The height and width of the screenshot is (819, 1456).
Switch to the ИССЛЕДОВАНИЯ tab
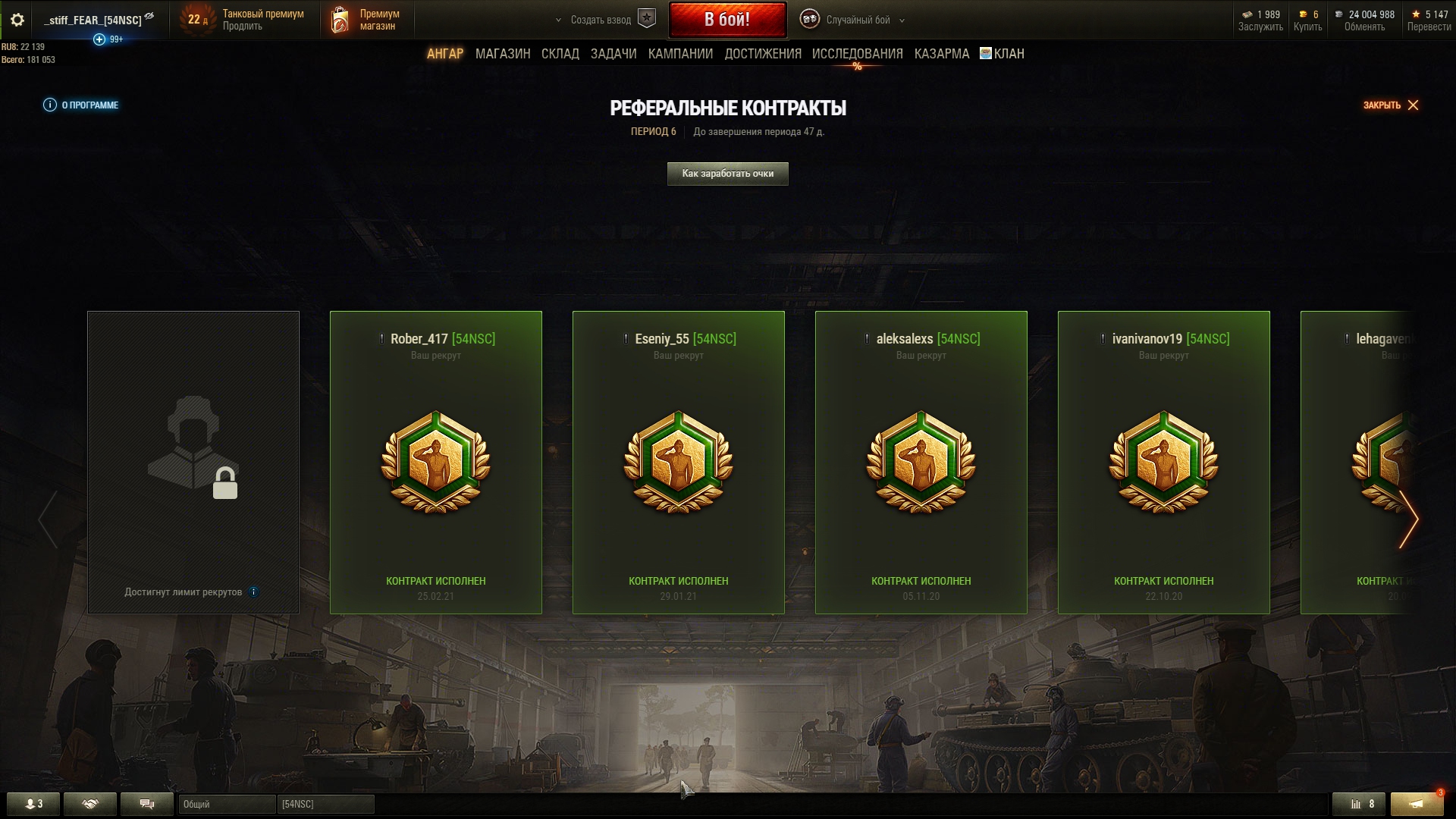tap(857, 54)
